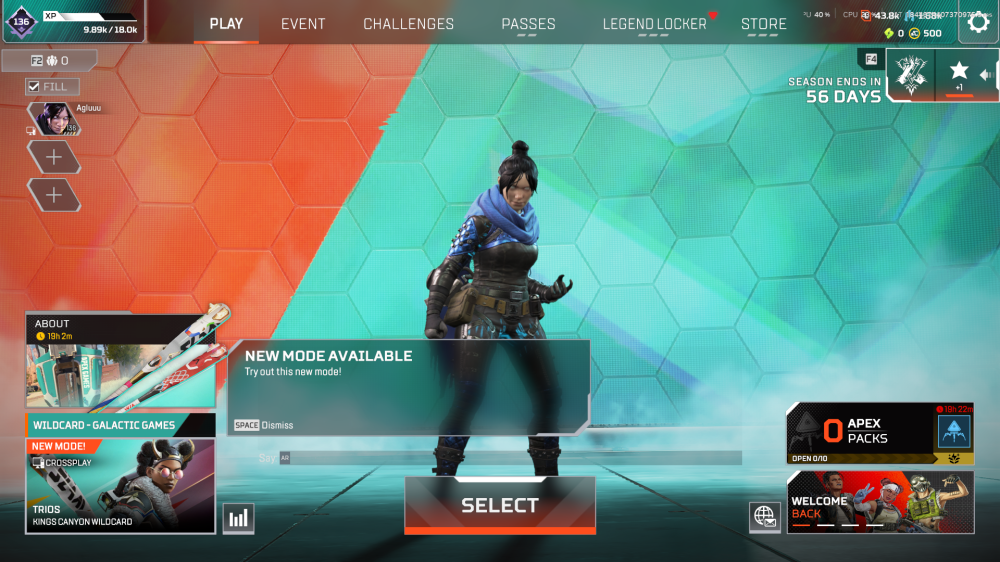The height and width of the screenshot is (562, 1000).
Task: Open Agluuu's player card
Action: [x=54, y=118]
